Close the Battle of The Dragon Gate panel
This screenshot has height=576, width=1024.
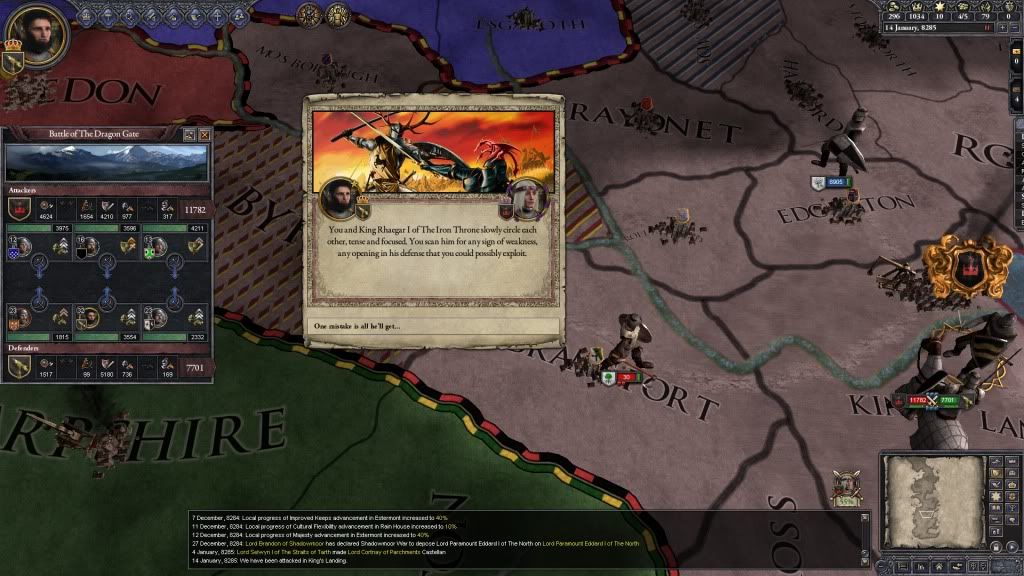coord(205,134)
